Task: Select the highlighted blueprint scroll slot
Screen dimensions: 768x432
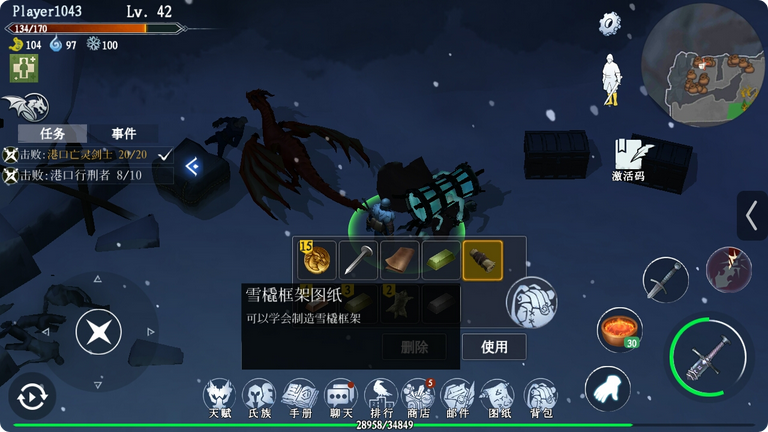Action: [483, 259]
